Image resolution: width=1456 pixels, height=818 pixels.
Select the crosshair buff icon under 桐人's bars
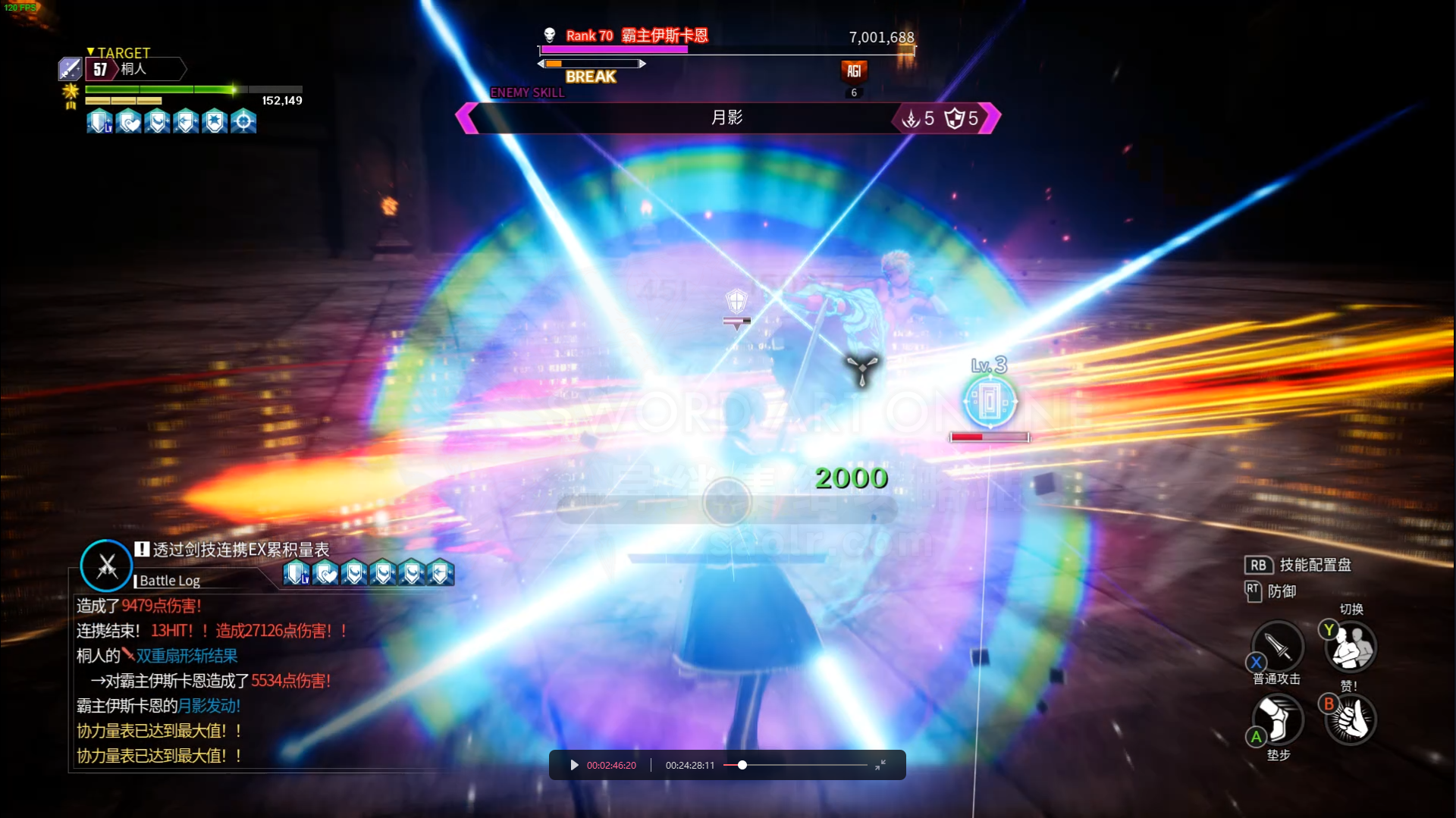tap(243, 121)
